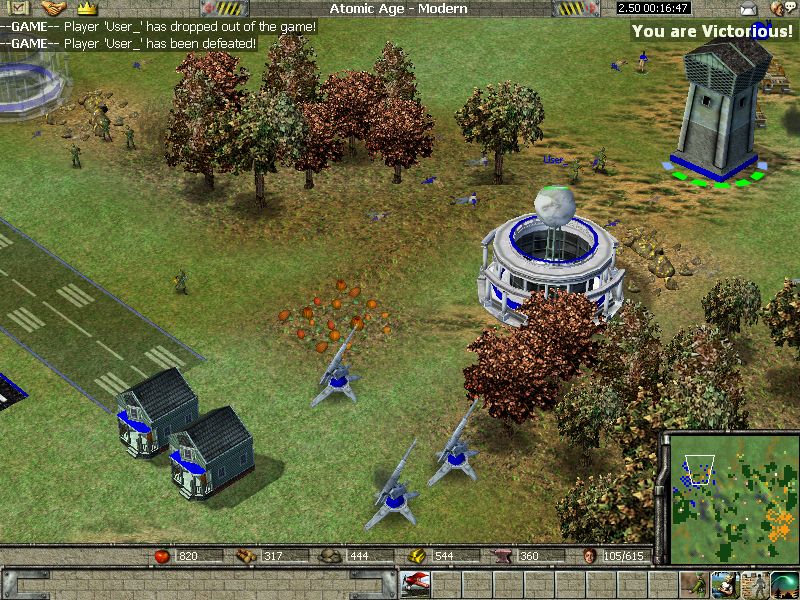This screenshot has width=800, height=600.
Task: Click the white icon beside the game clock
Action: click(x=748, y=8)
